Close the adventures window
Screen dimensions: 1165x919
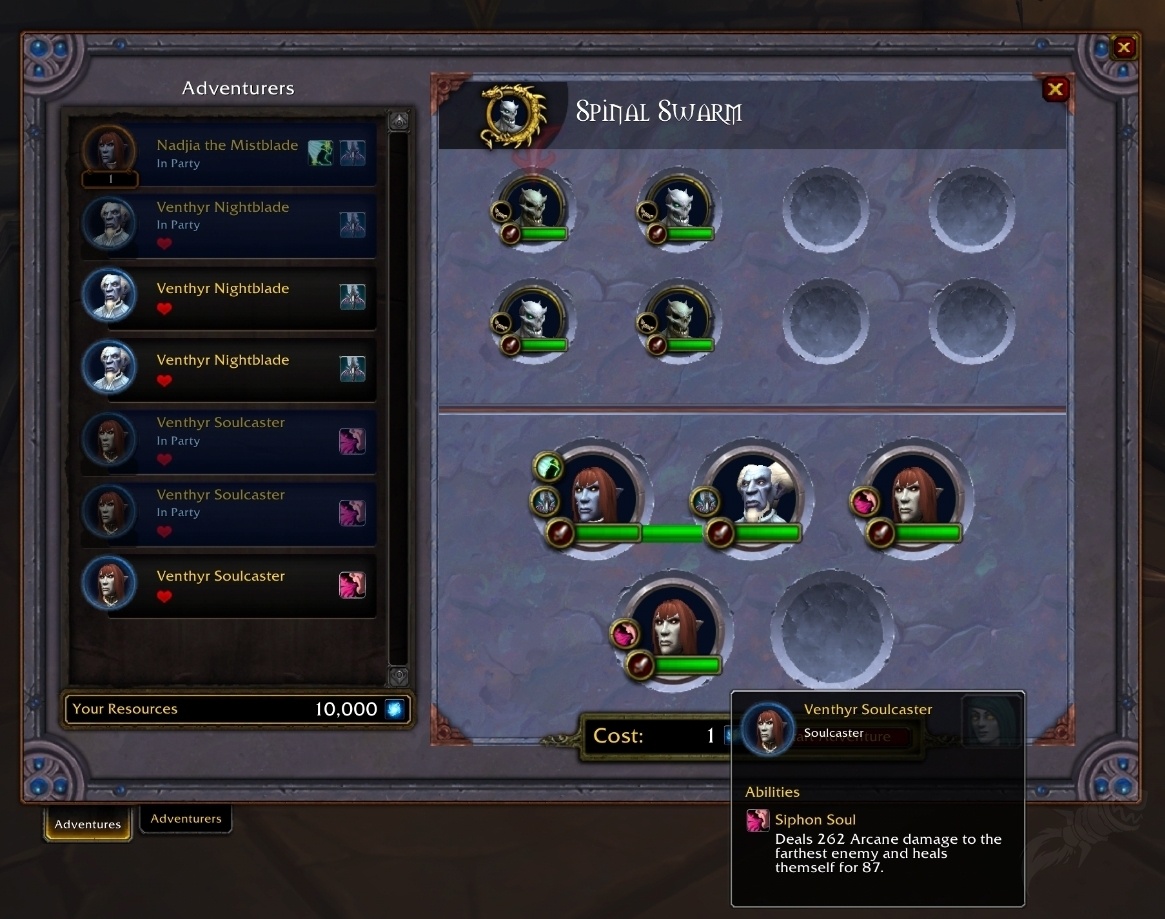click(1124, 47)
